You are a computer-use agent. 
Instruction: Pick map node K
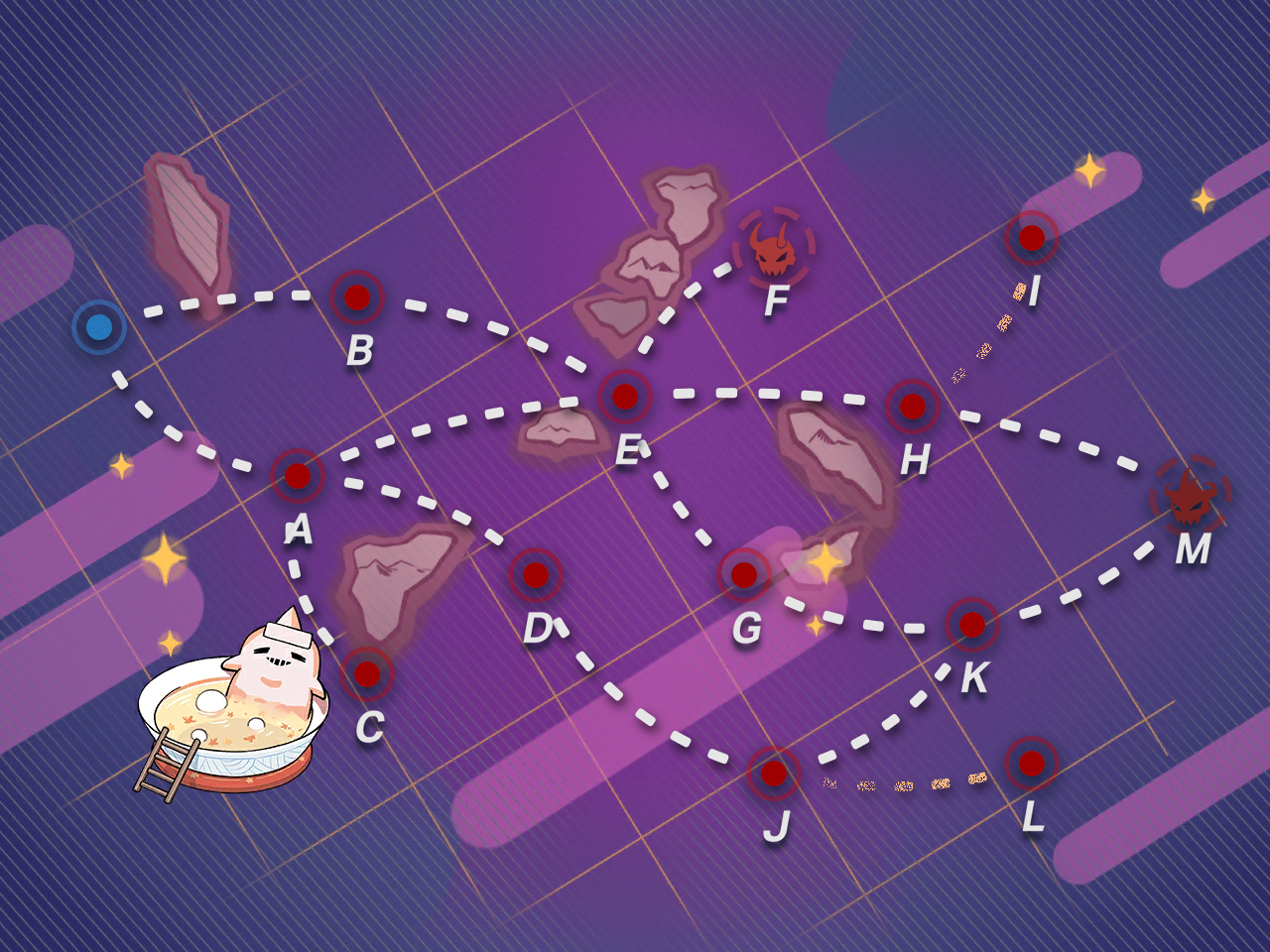(x=972, y=625)
